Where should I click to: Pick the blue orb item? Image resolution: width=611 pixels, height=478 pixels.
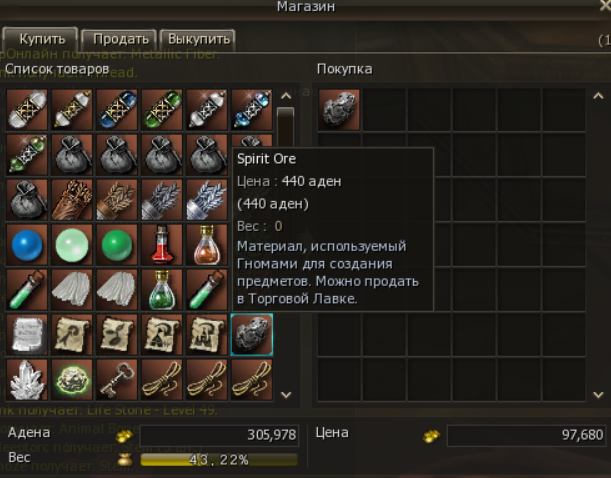point(26,245)
